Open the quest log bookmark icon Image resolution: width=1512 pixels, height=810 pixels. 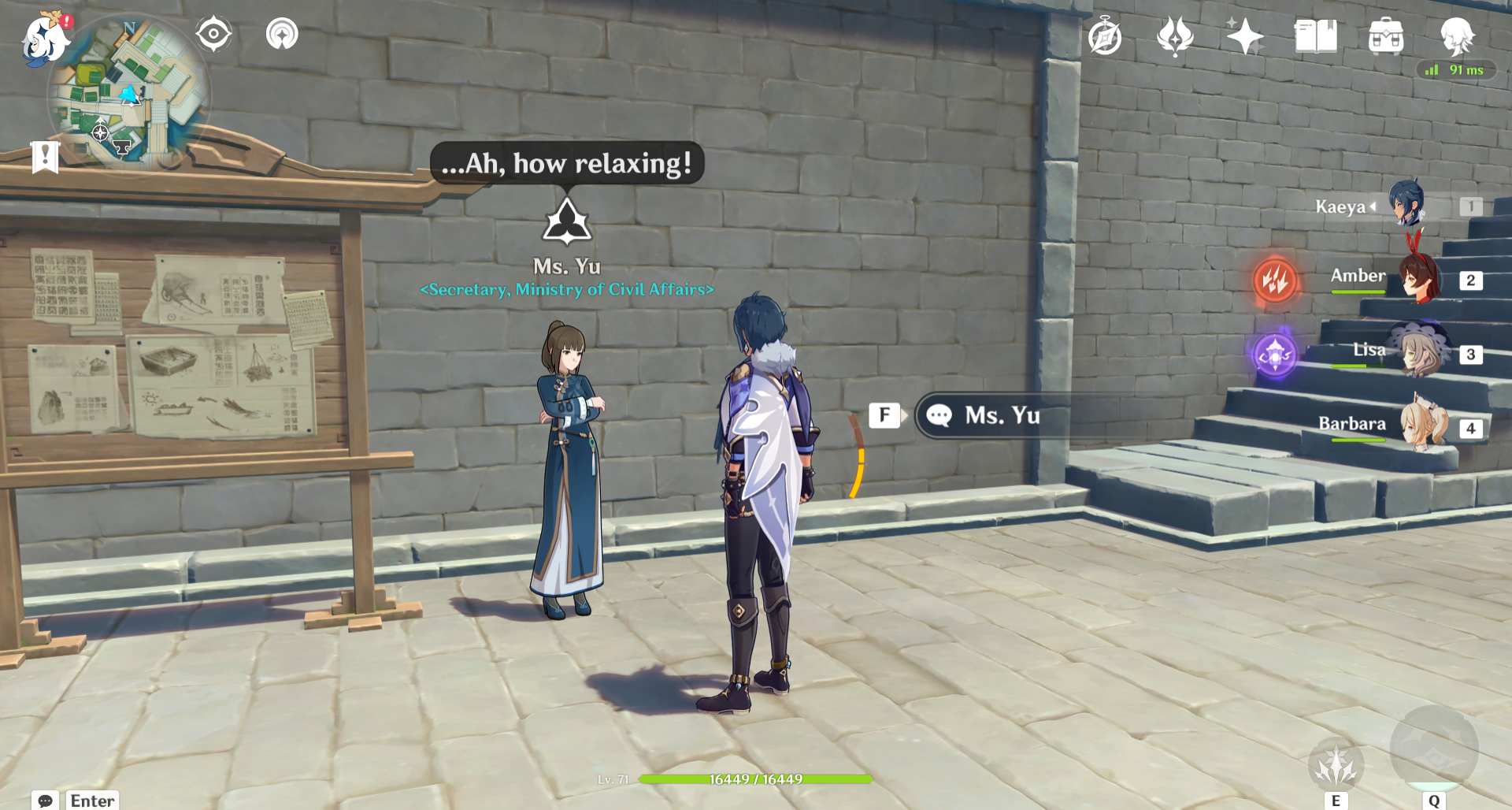[x=45, y=157]
